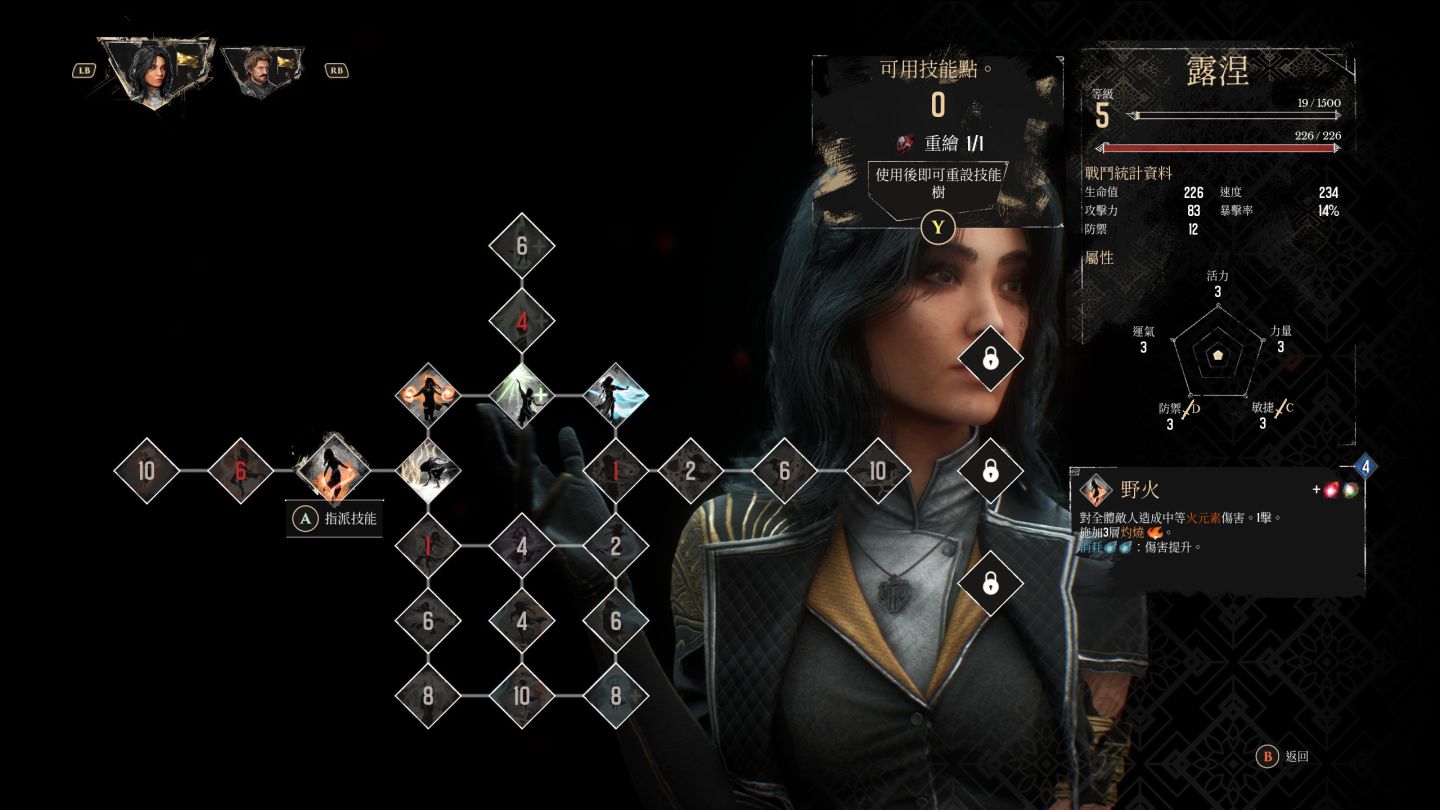Choose the locked node with red 4
The width and height of the screenshot is (1440, 810).
(522, 321)
